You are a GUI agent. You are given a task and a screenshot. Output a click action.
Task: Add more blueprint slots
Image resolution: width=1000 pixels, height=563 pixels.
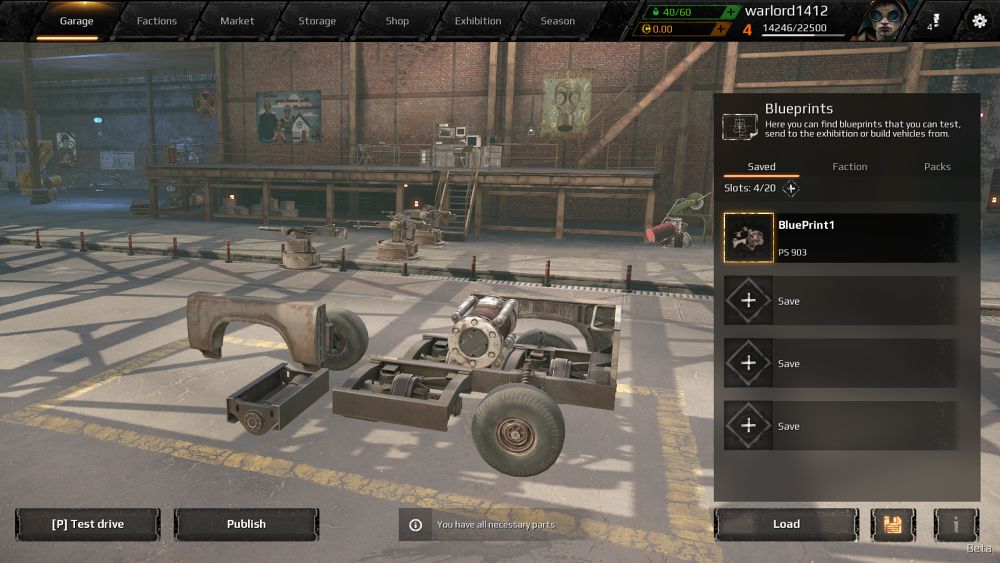click(791, 188)
